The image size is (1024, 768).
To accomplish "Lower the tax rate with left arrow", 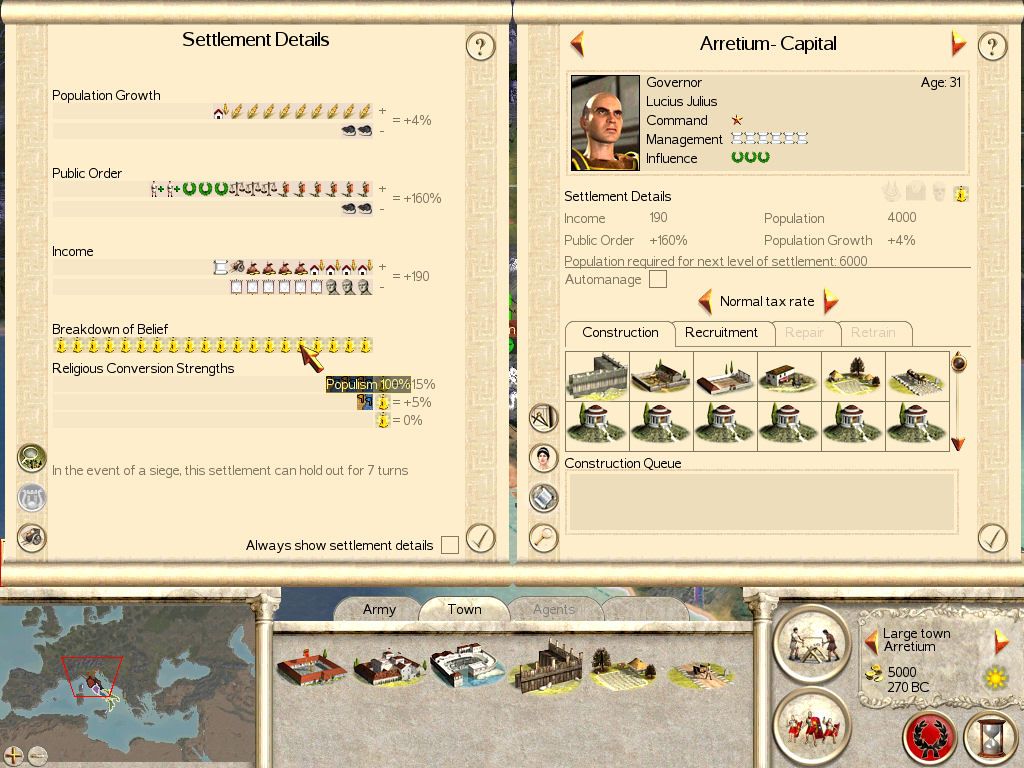I will [705, 301].
